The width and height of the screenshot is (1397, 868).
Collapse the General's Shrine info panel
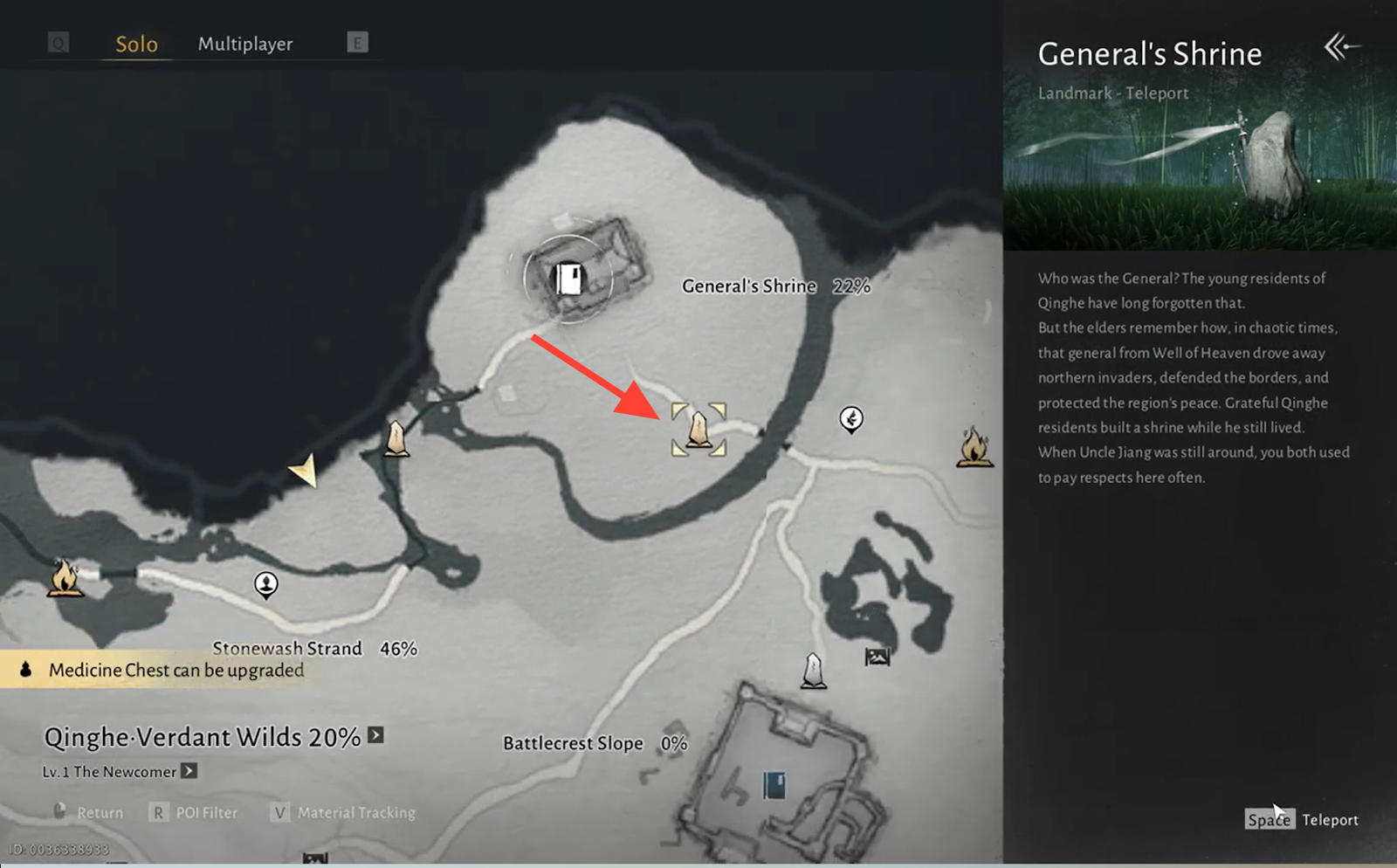(1341, 46)
